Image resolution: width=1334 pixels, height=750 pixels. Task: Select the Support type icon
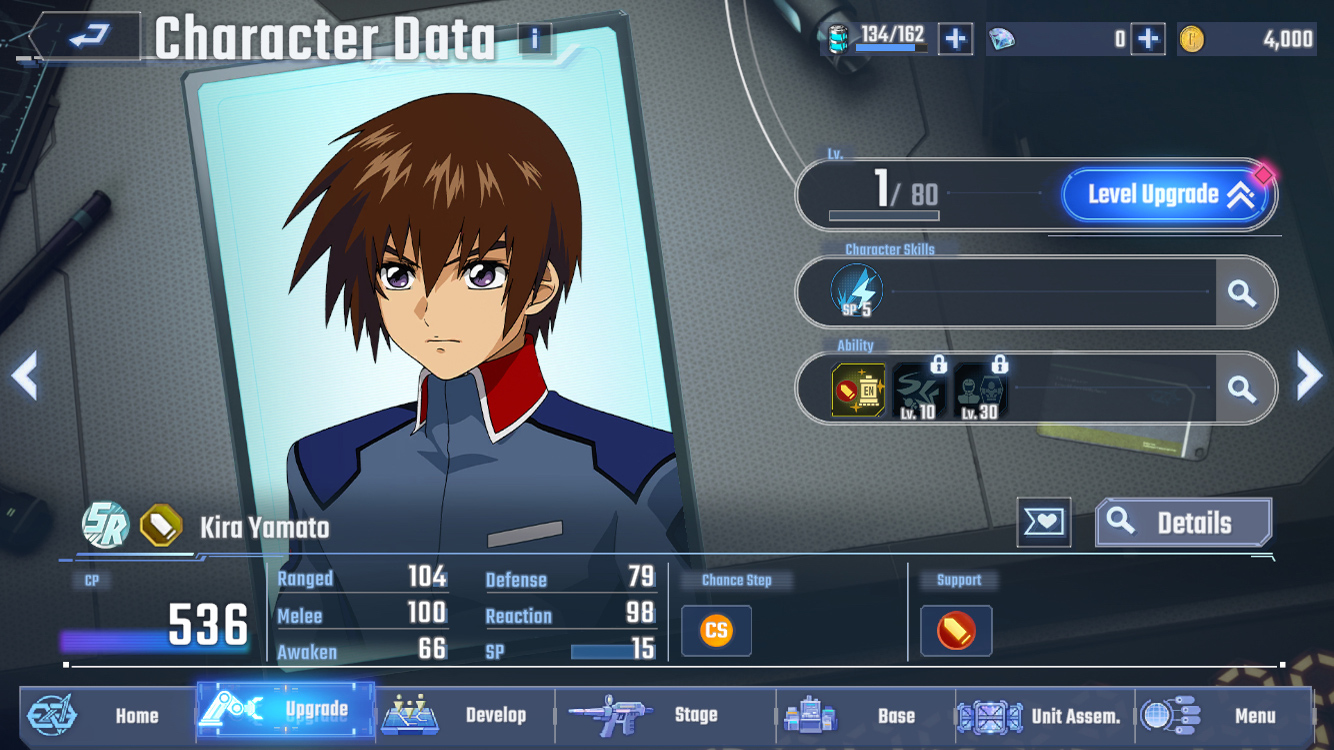coord(956,631)
